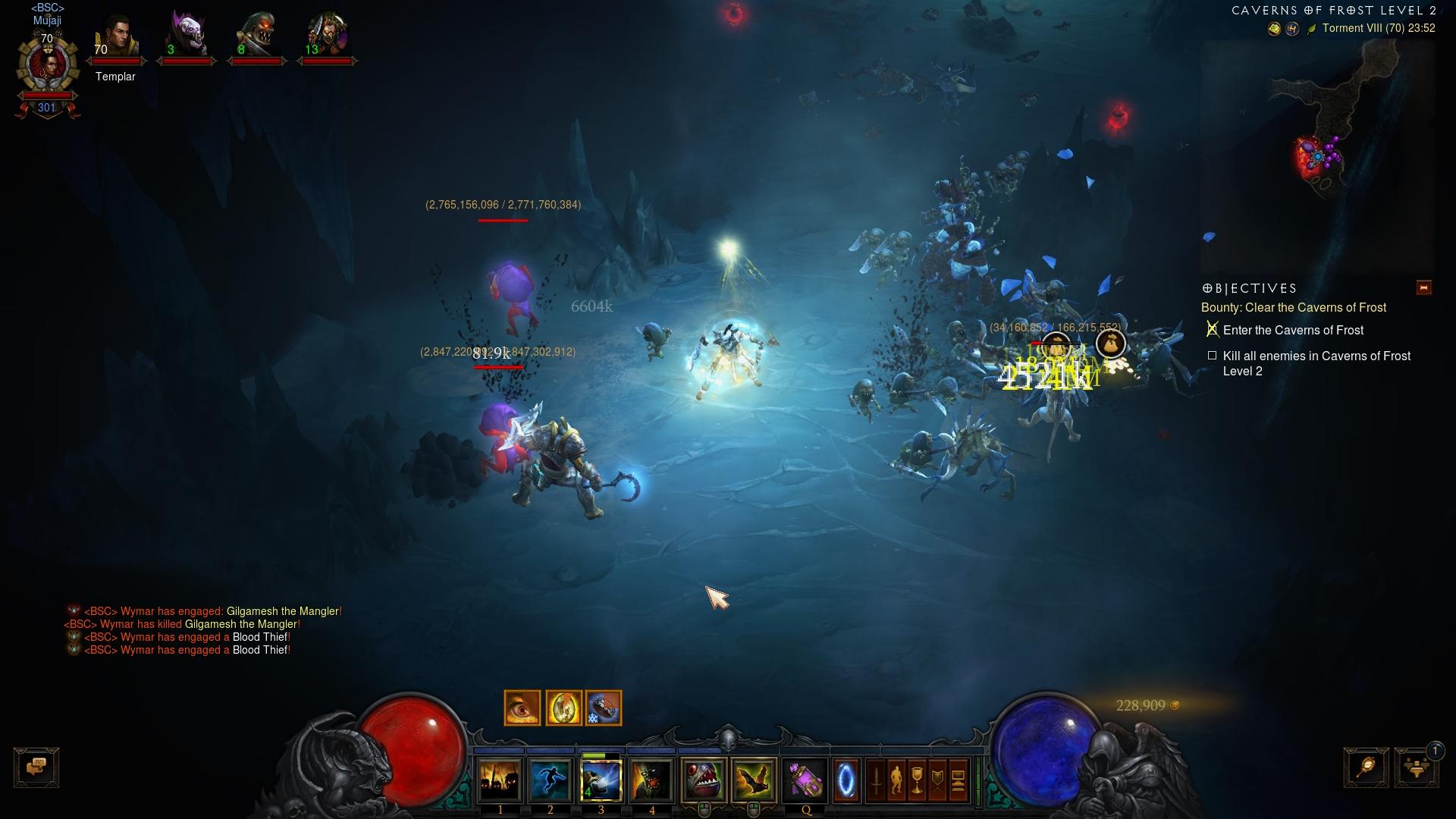
Task: Open the game menu computer icon
Action: [958, 780]
